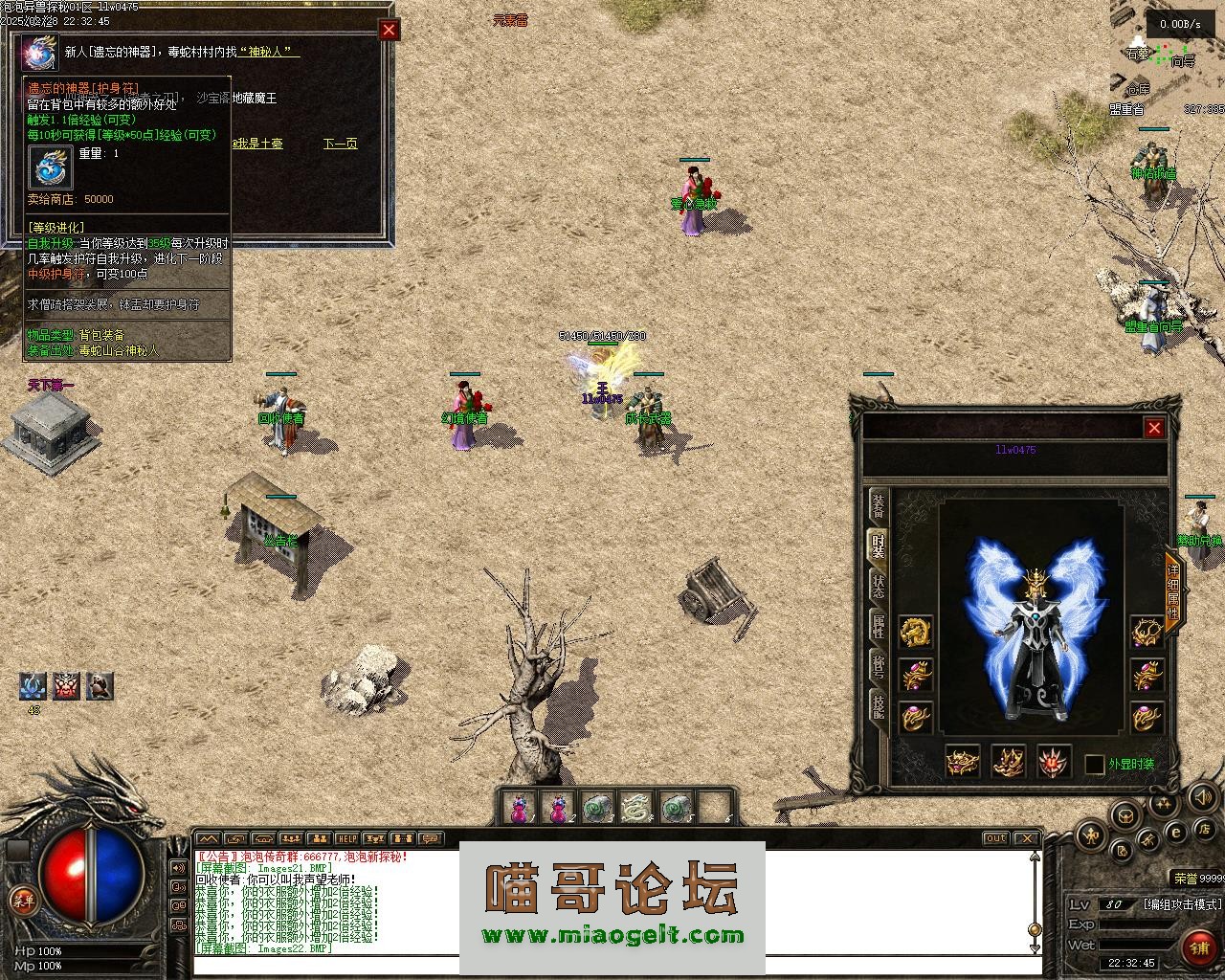This screenshot has height=980, width=1225.
Task: Close the quest dialog window
Action: point(389,30)
